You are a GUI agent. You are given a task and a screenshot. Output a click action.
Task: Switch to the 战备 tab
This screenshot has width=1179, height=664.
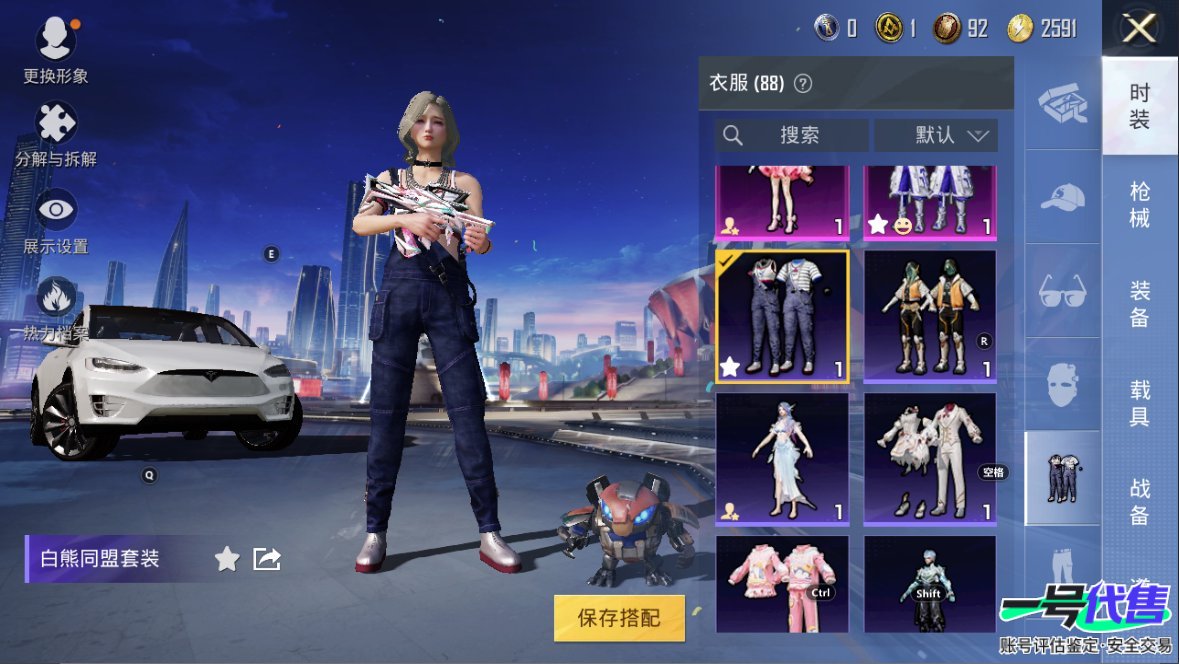[1139, 501]
